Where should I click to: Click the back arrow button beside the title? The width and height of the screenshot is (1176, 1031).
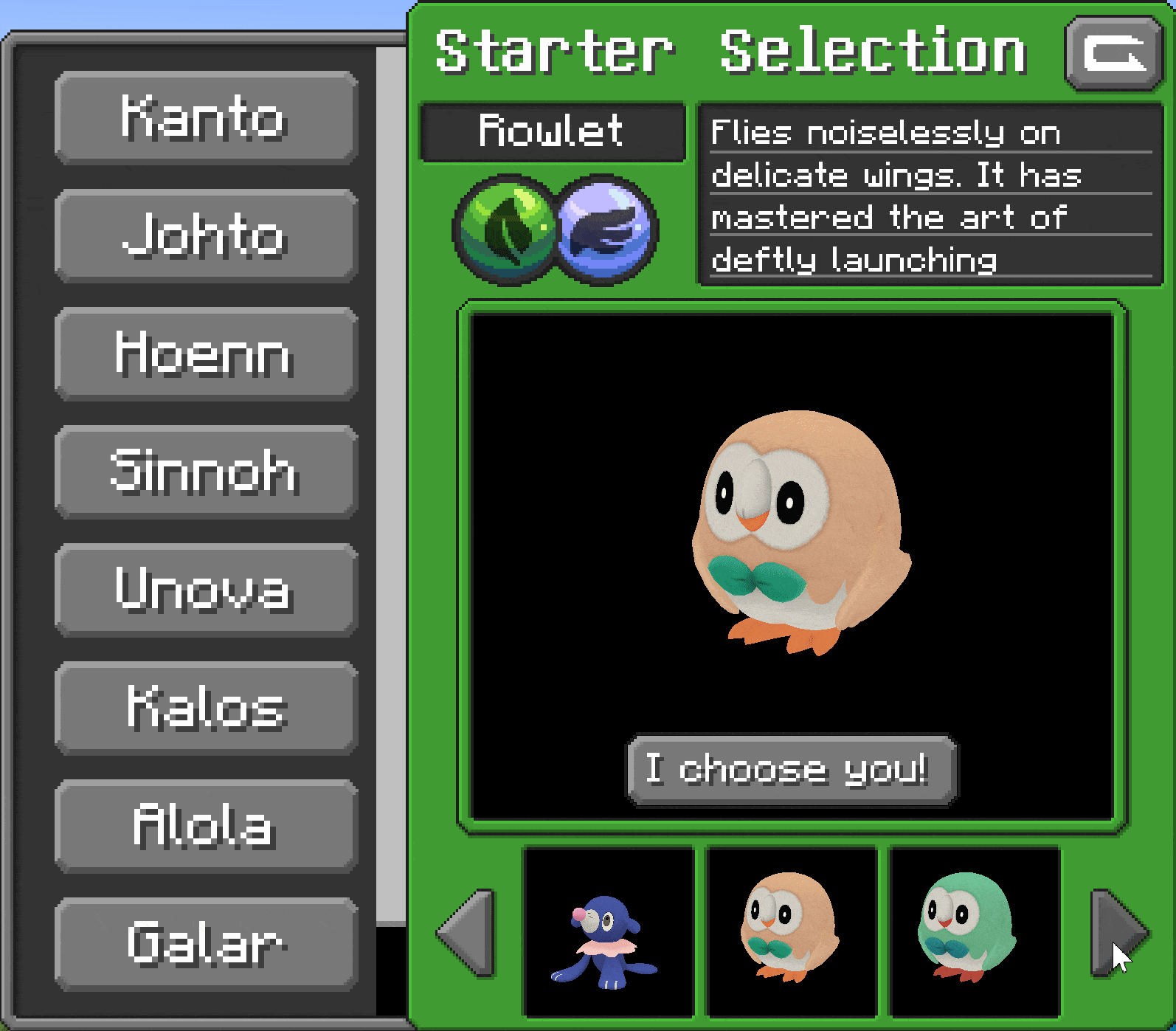[1113, 54]
